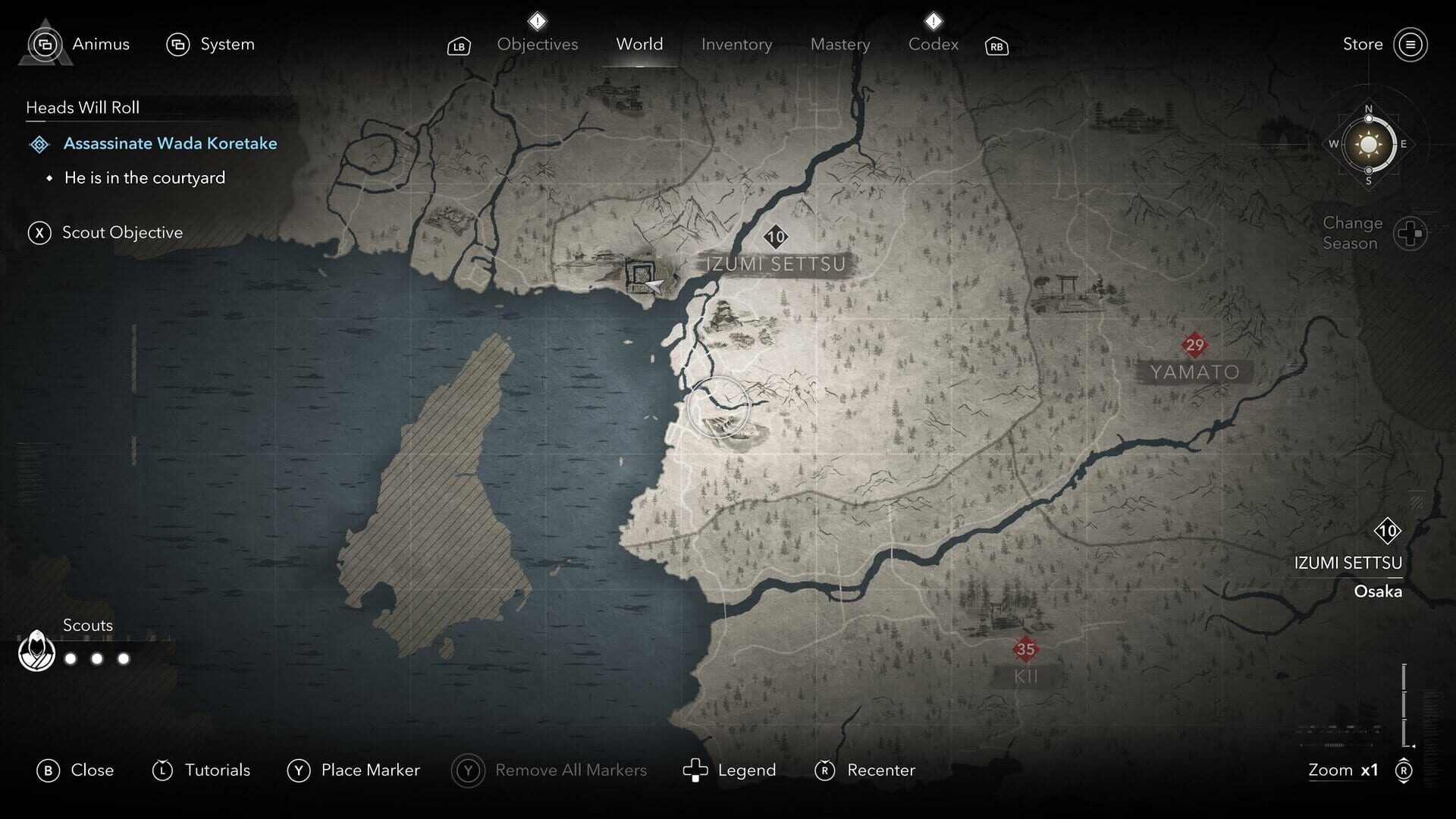Viewport: 1456px width, 819px height.
Task: Open the Store
Action: [1363, 44]
